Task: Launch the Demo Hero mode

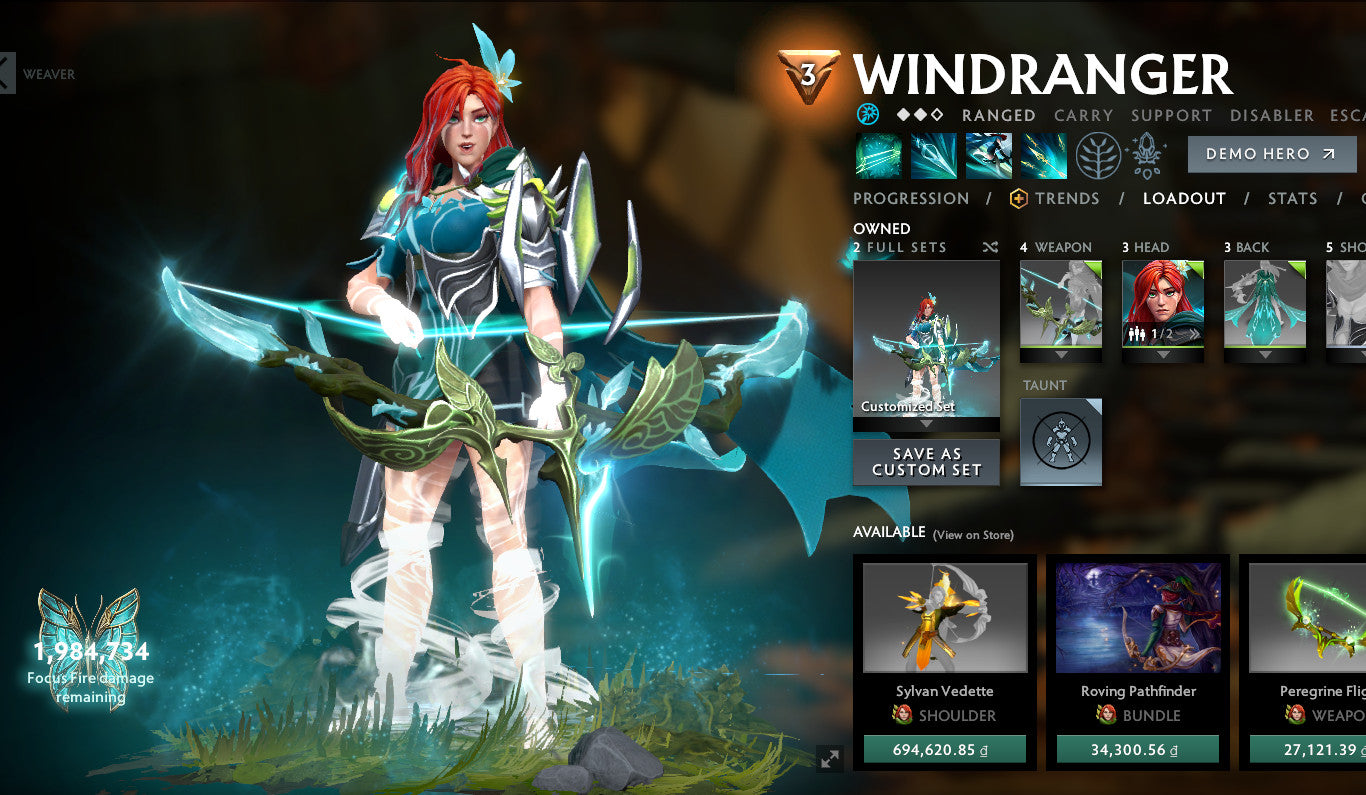Action: click(x=1271, y=154)
